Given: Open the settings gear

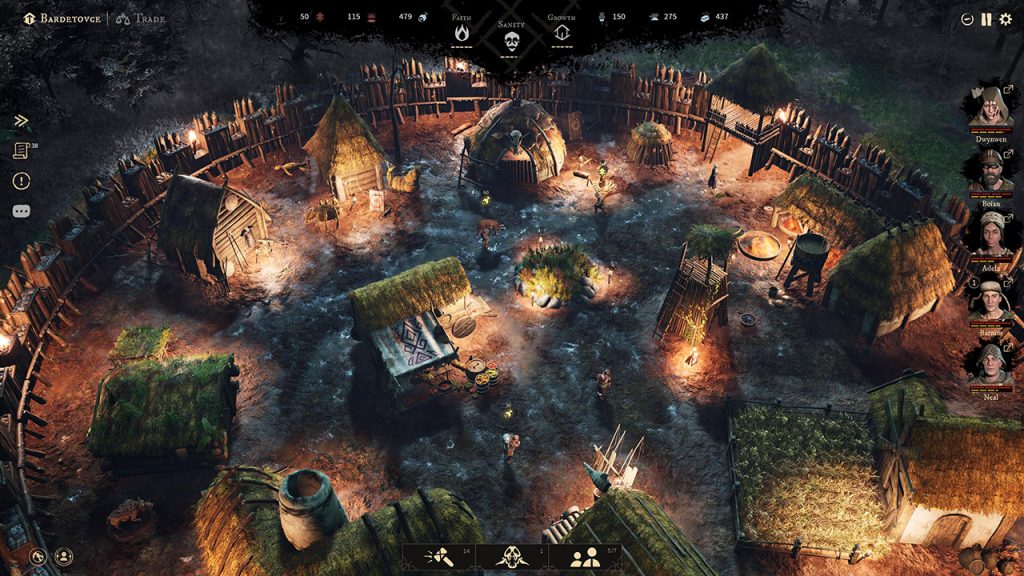Looking at the screenshot, I should click(1005, 19).
